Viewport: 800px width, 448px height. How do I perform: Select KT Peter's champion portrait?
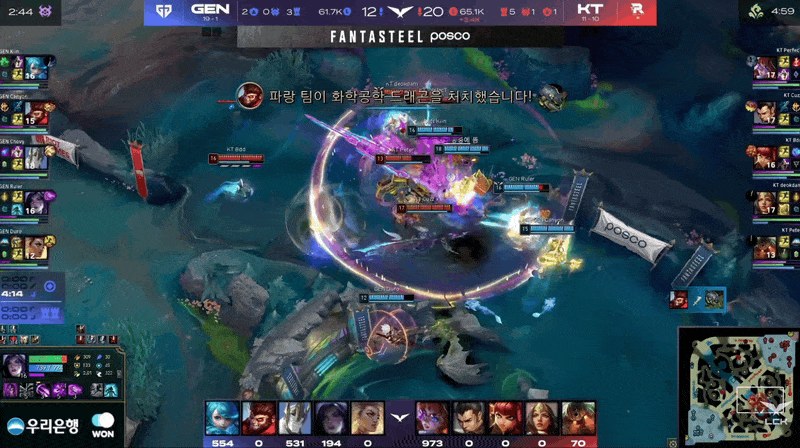[764, 246]
